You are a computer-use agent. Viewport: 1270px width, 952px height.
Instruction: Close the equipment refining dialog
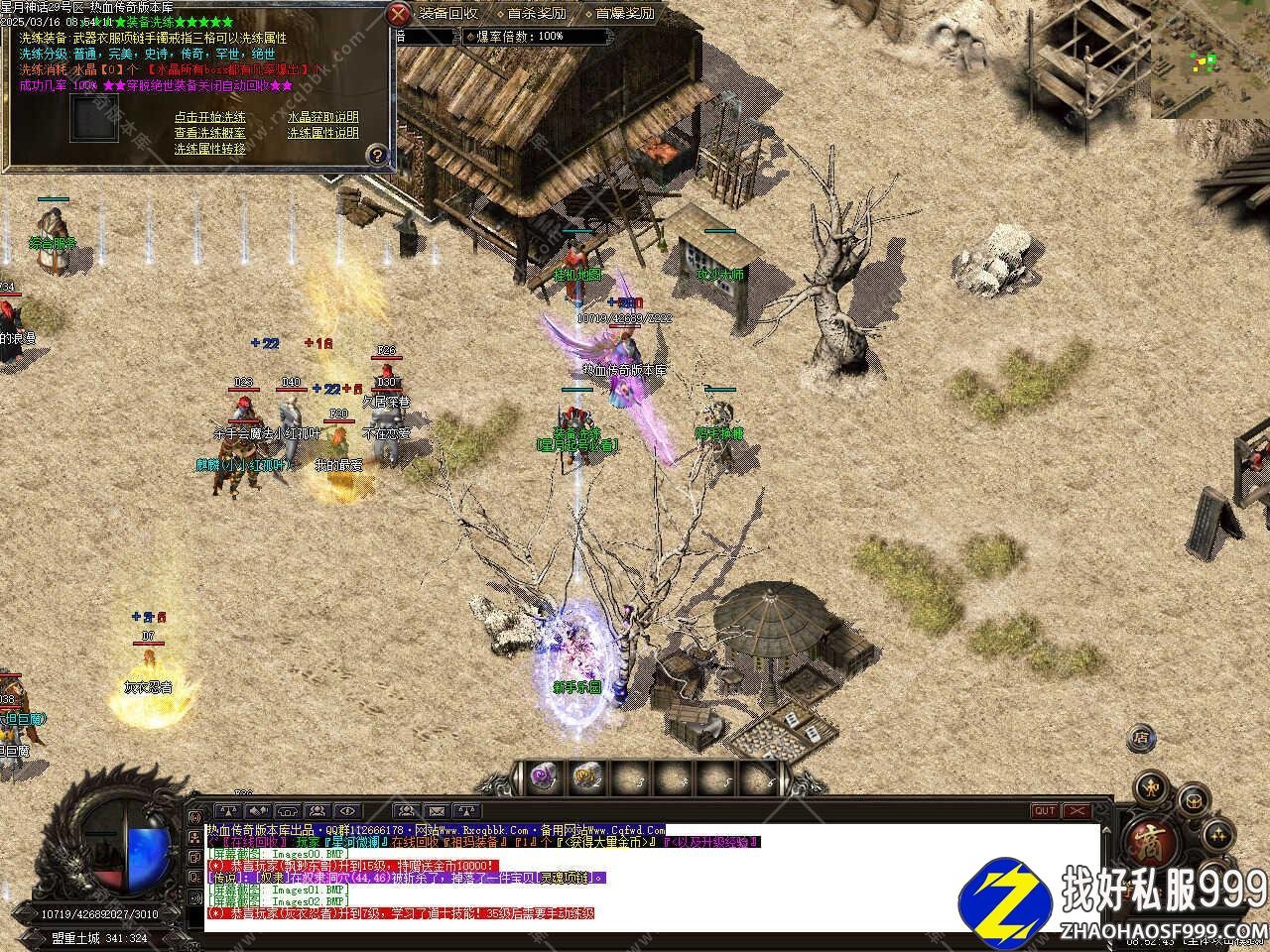[x=398, y=14]
